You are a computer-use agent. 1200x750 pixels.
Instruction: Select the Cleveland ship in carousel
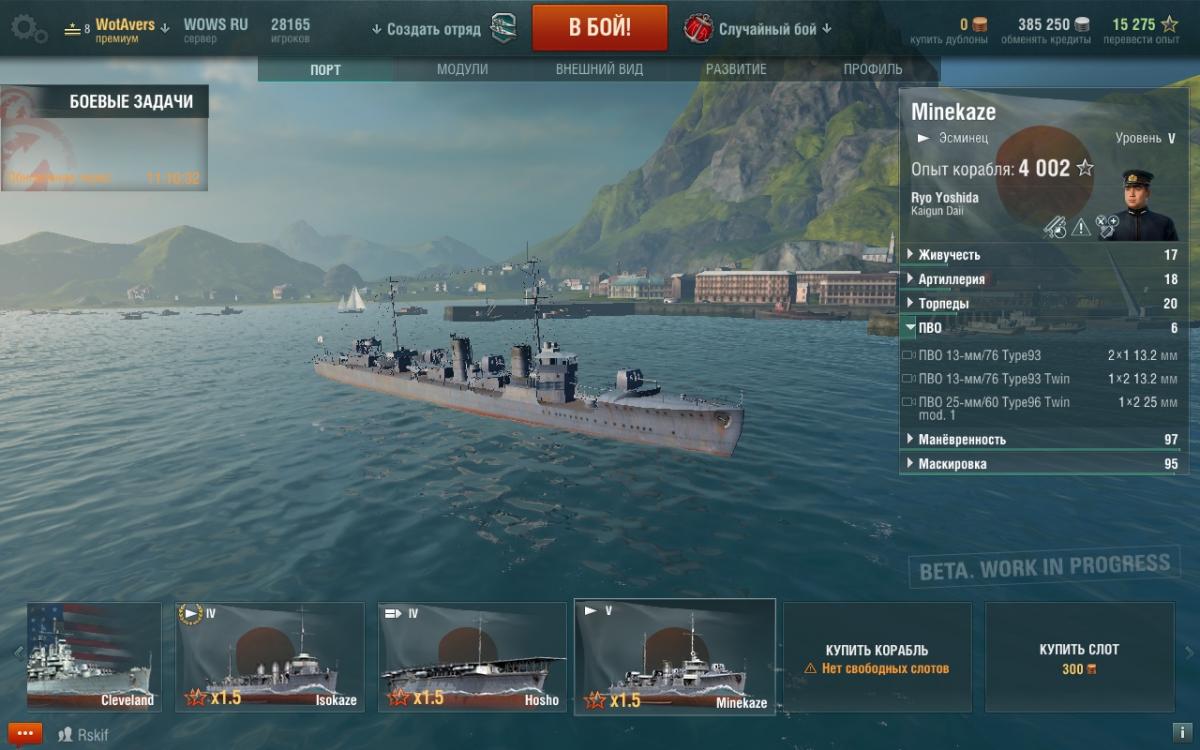(93, 657)
